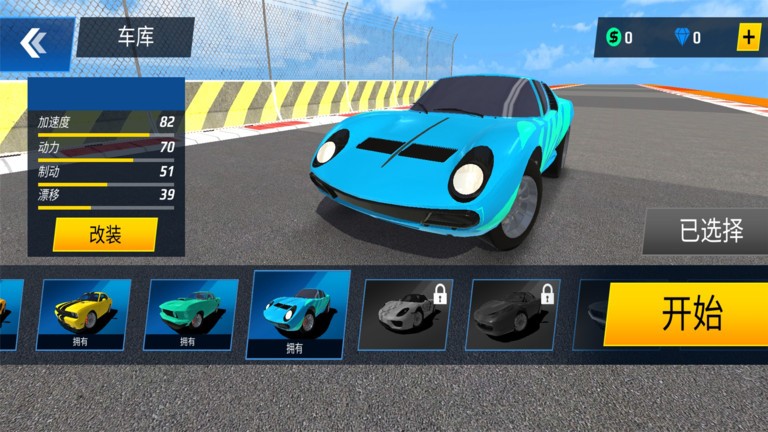Choose the green muscle car thumbnail
The height and width of the screenshot is (432, 768).
[x=191, y=314]
